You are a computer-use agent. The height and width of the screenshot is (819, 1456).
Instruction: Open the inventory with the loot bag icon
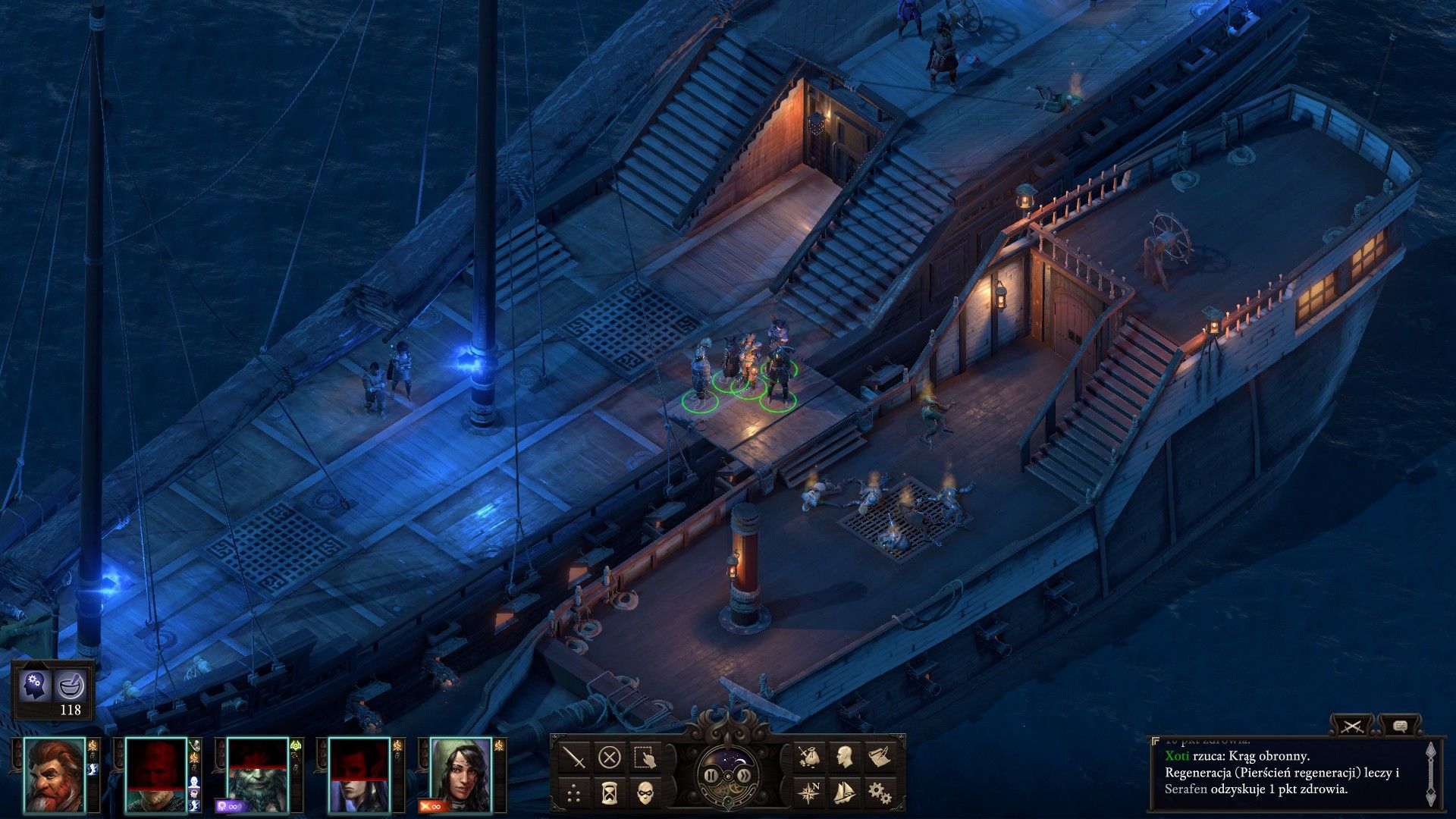tap(809, 757)
